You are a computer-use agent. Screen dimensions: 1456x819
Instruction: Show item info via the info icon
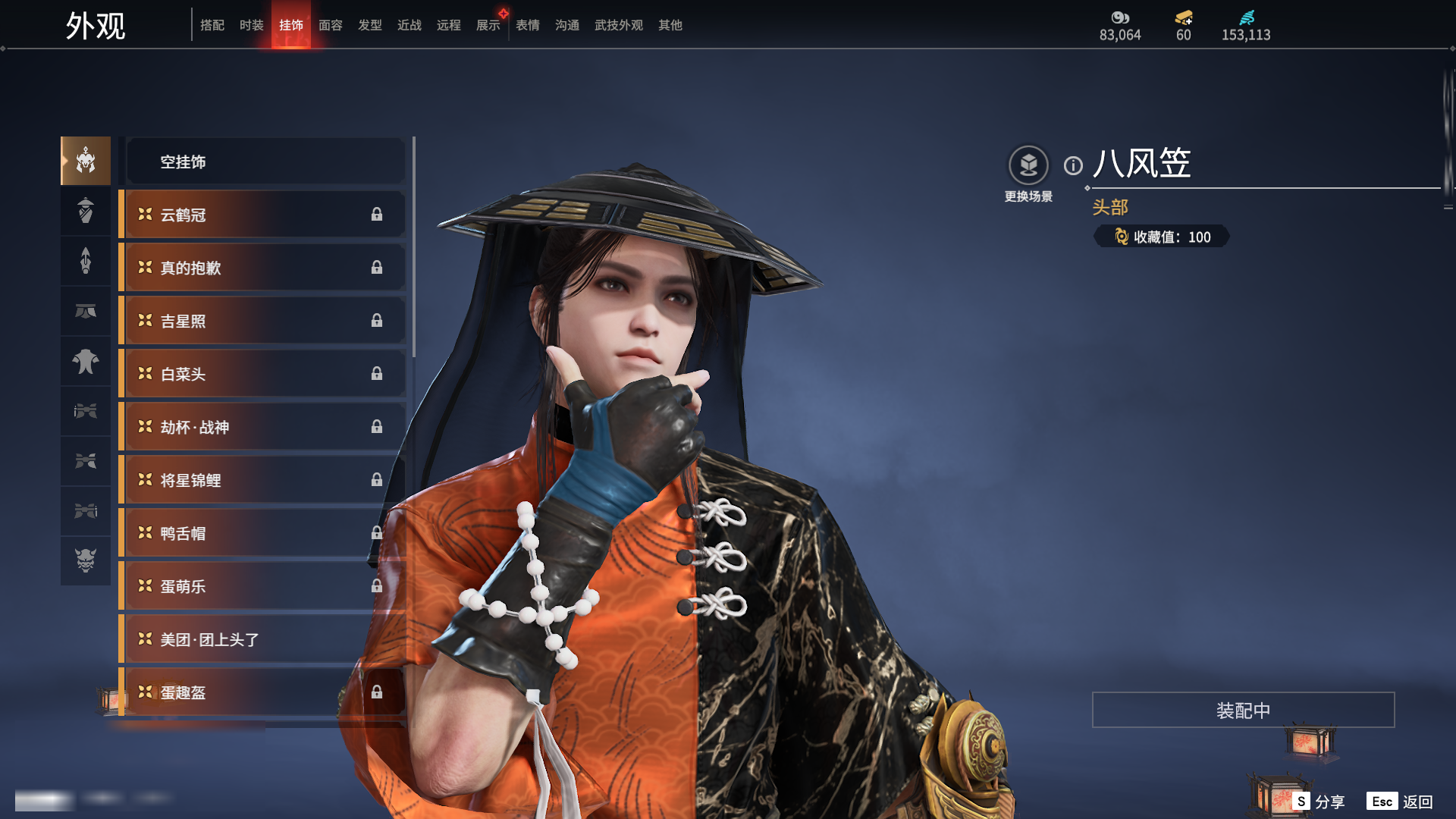pos(1073,165)
